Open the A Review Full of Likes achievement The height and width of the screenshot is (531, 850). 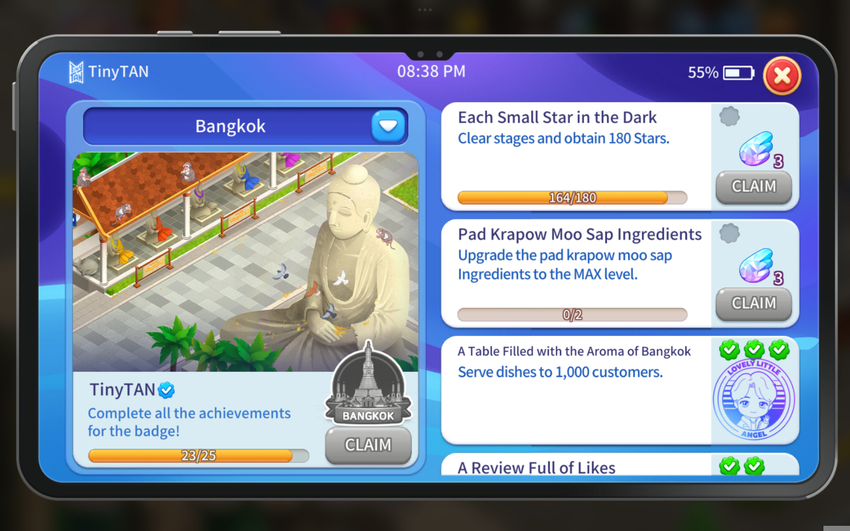[537, 466]
